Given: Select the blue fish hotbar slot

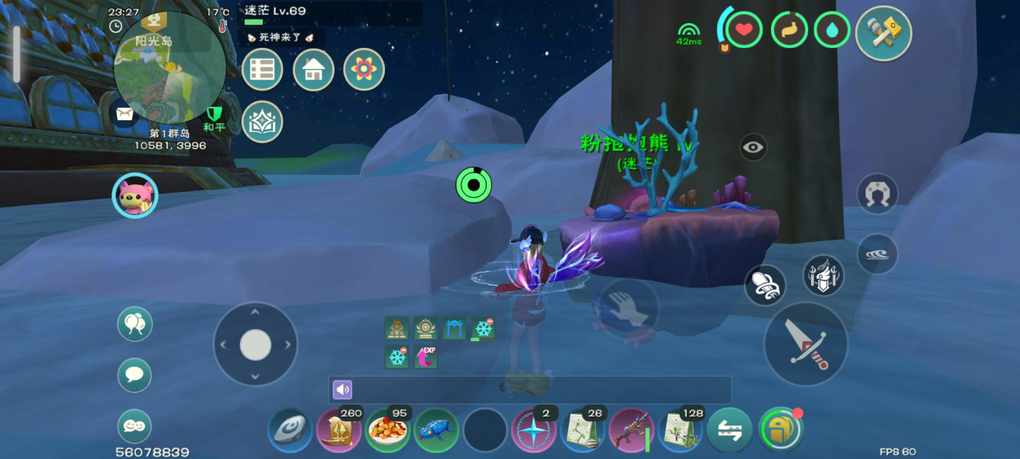Looking at the screenshot, I should [x=436, y=431].
